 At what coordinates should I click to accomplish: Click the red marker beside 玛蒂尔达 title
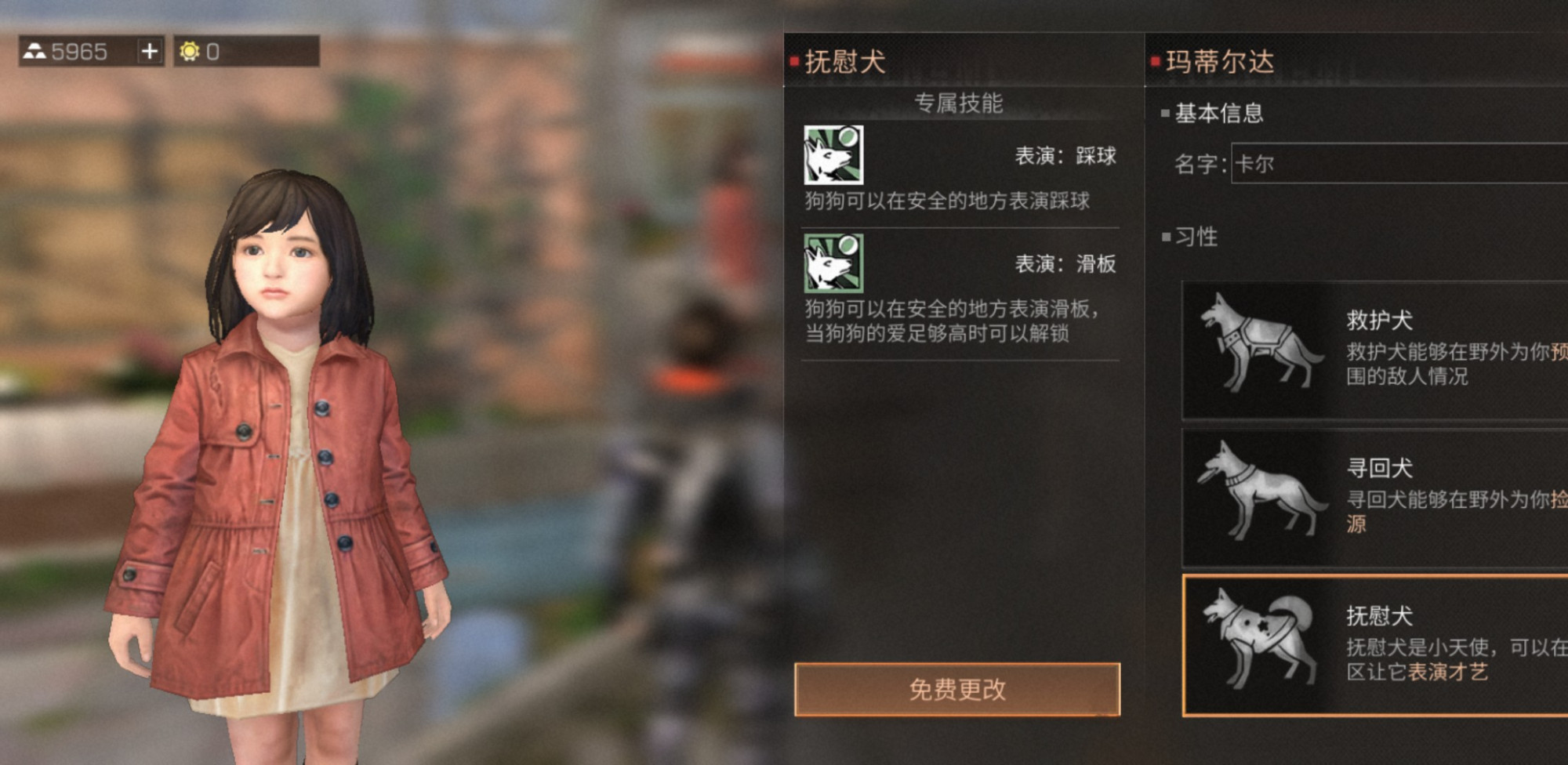pos(1155,60)
